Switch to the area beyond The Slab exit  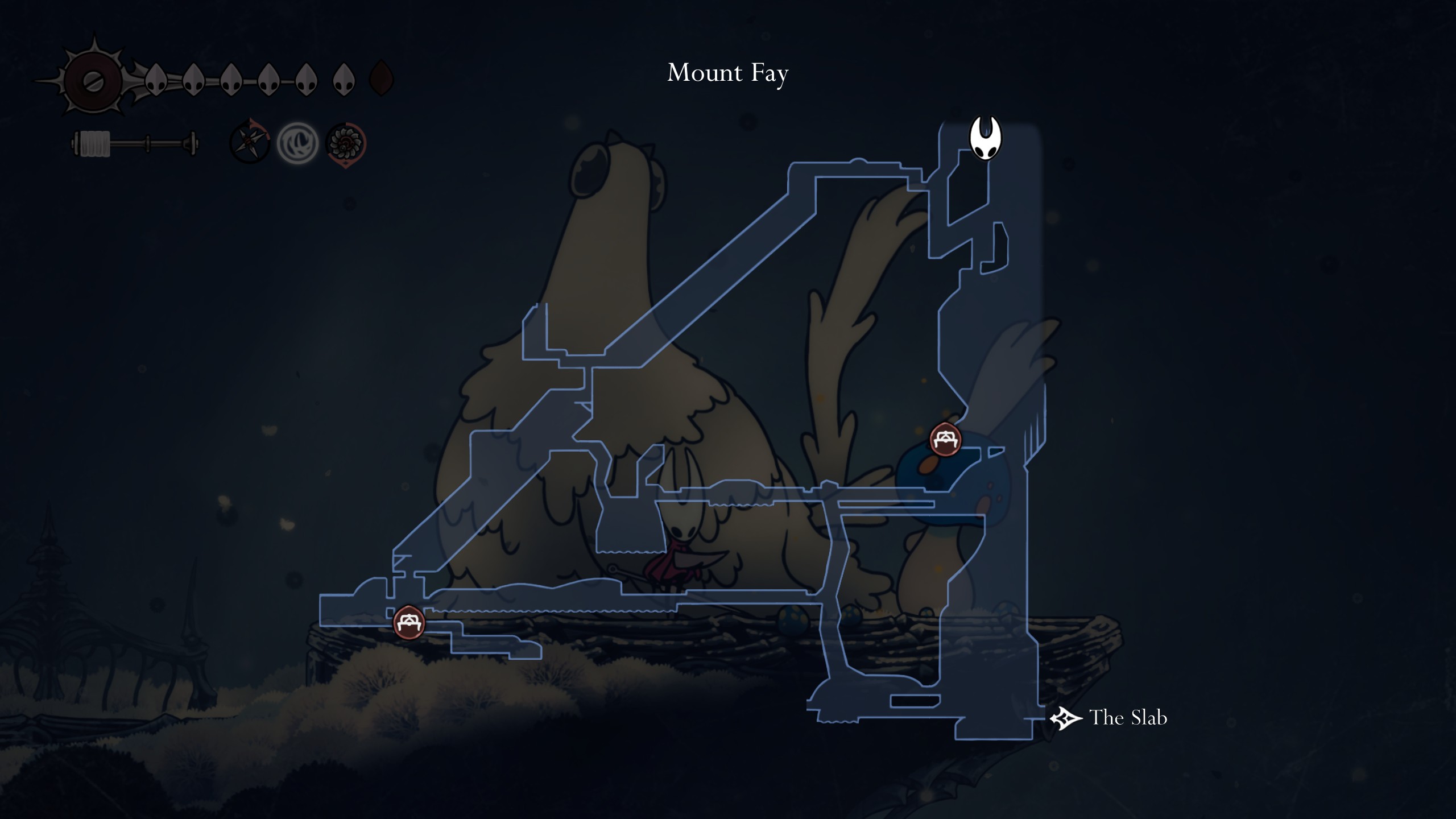pyautogui.click(x=1065, y=719)
